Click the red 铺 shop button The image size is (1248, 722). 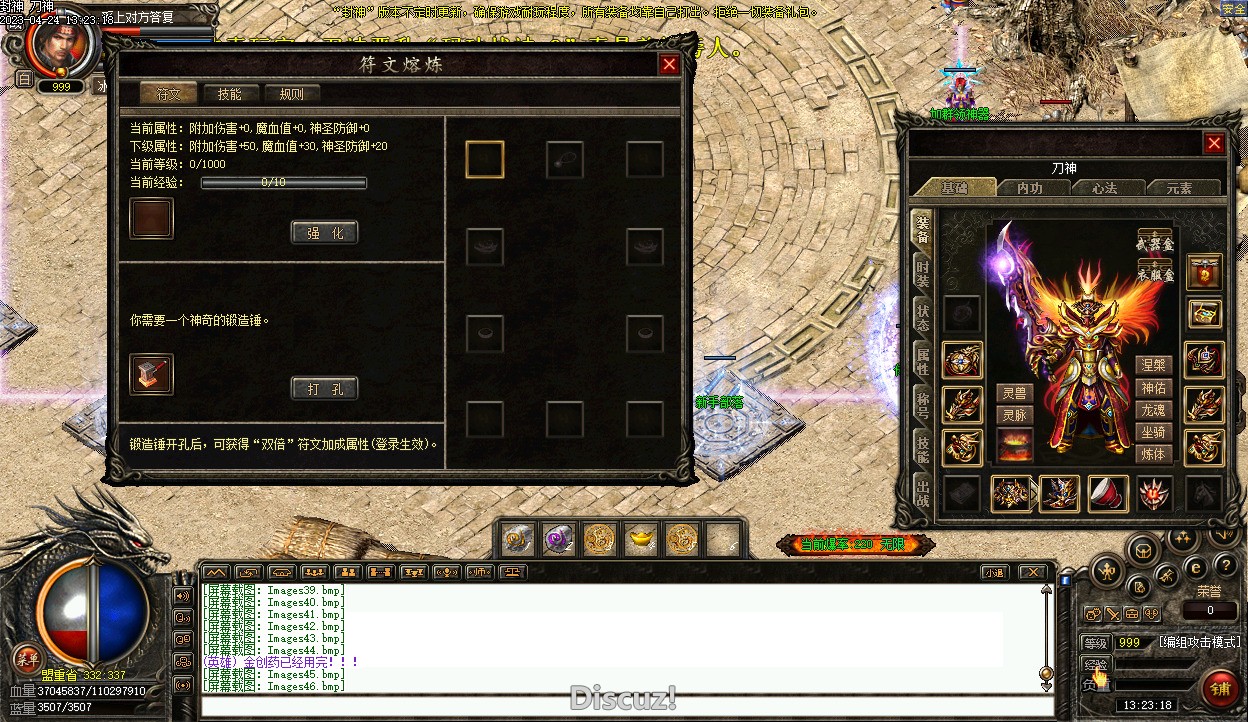[x=1220, y=689]
